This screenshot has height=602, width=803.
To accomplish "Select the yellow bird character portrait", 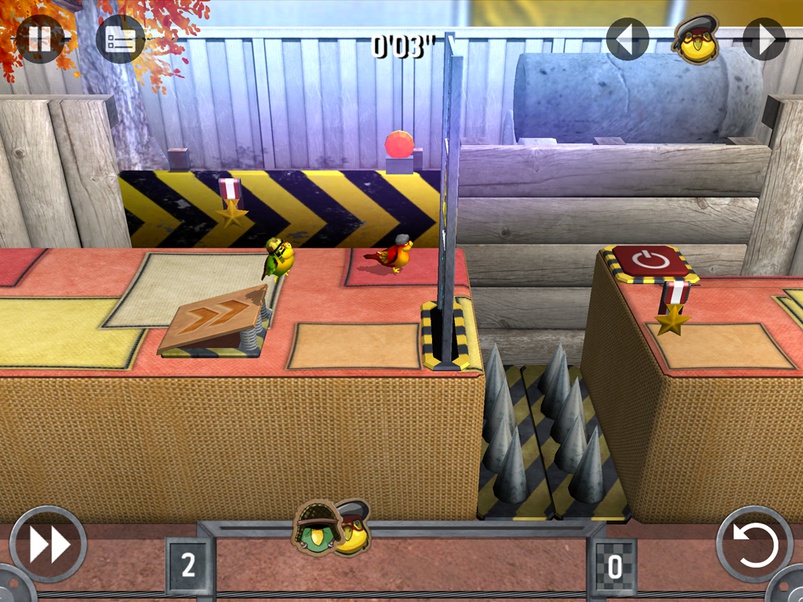I will [695, 40].
